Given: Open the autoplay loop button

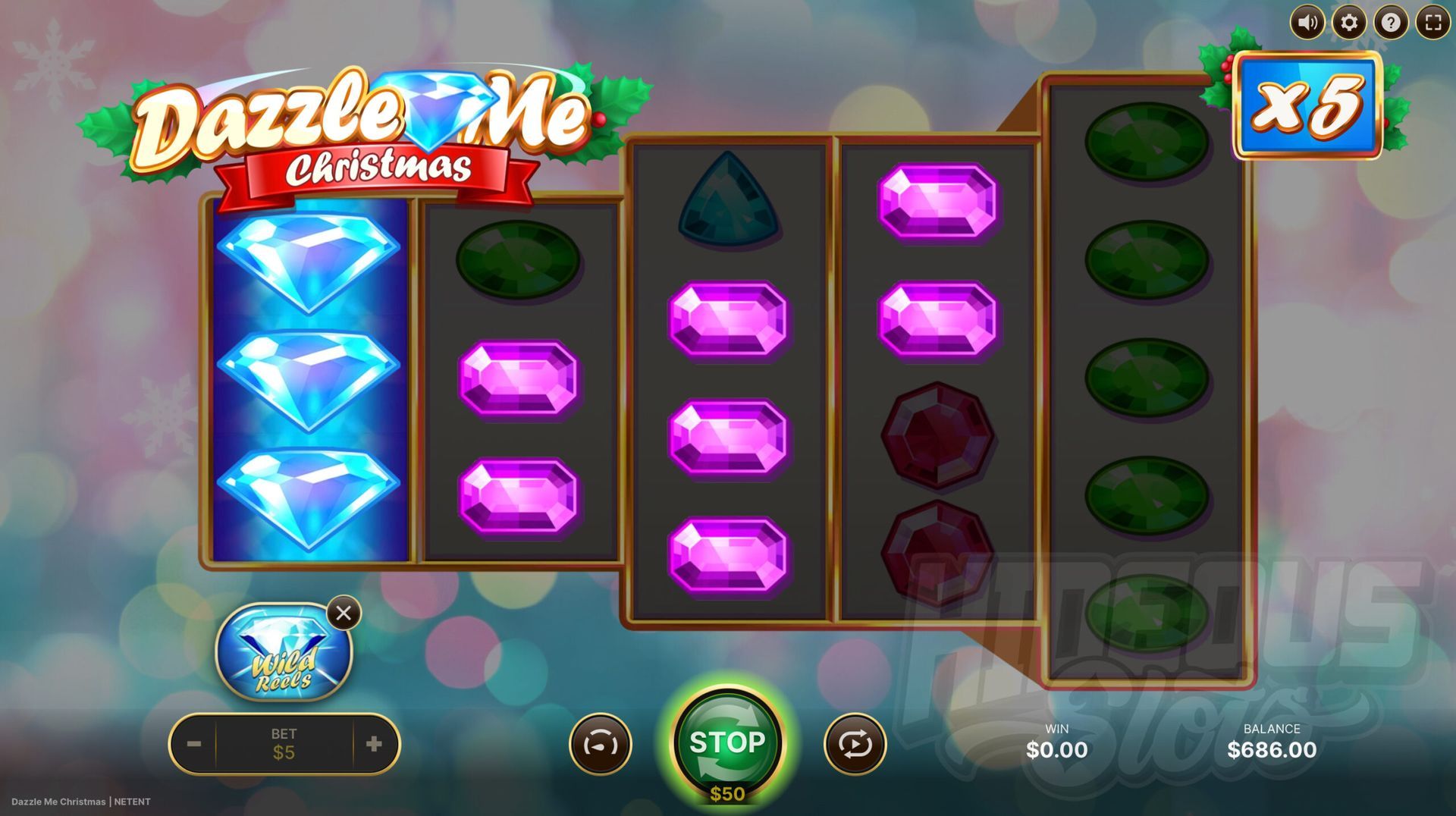Looking at the screenshot, I should click(855, 745).
